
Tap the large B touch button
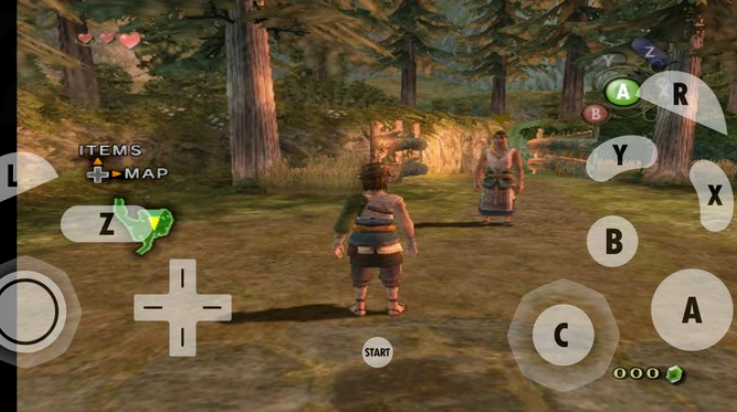coord(613,241)
